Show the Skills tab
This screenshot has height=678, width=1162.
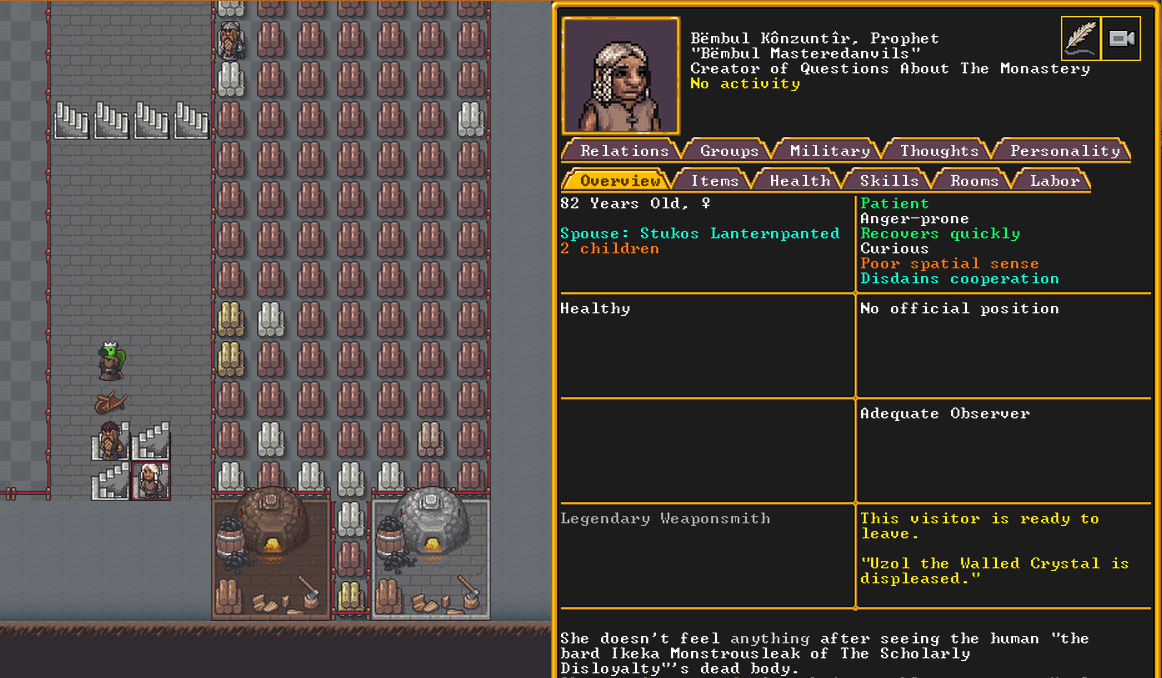click(x=889, y=181)
